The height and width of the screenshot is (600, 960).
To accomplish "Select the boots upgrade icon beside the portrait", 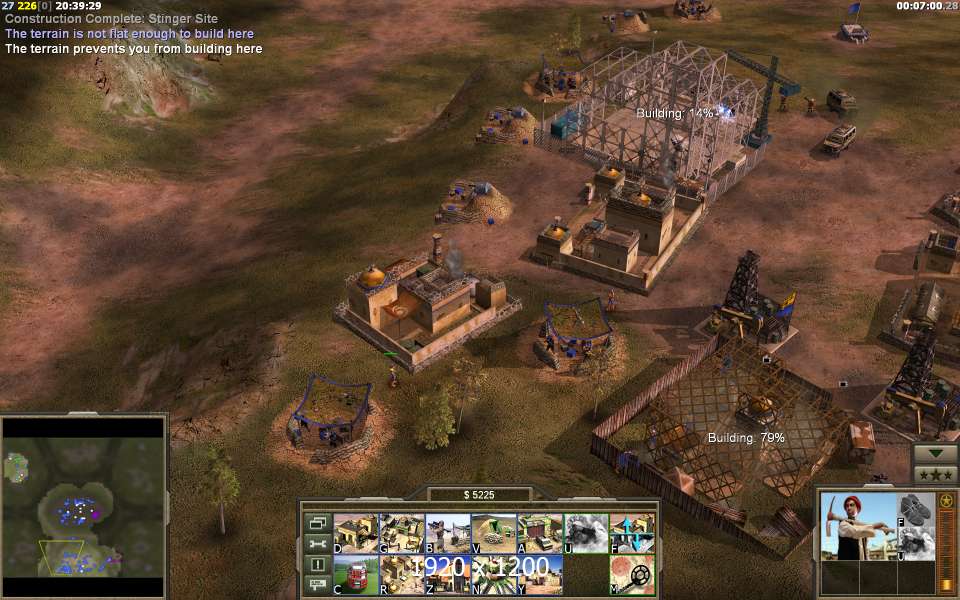I will tap(916, 509).
